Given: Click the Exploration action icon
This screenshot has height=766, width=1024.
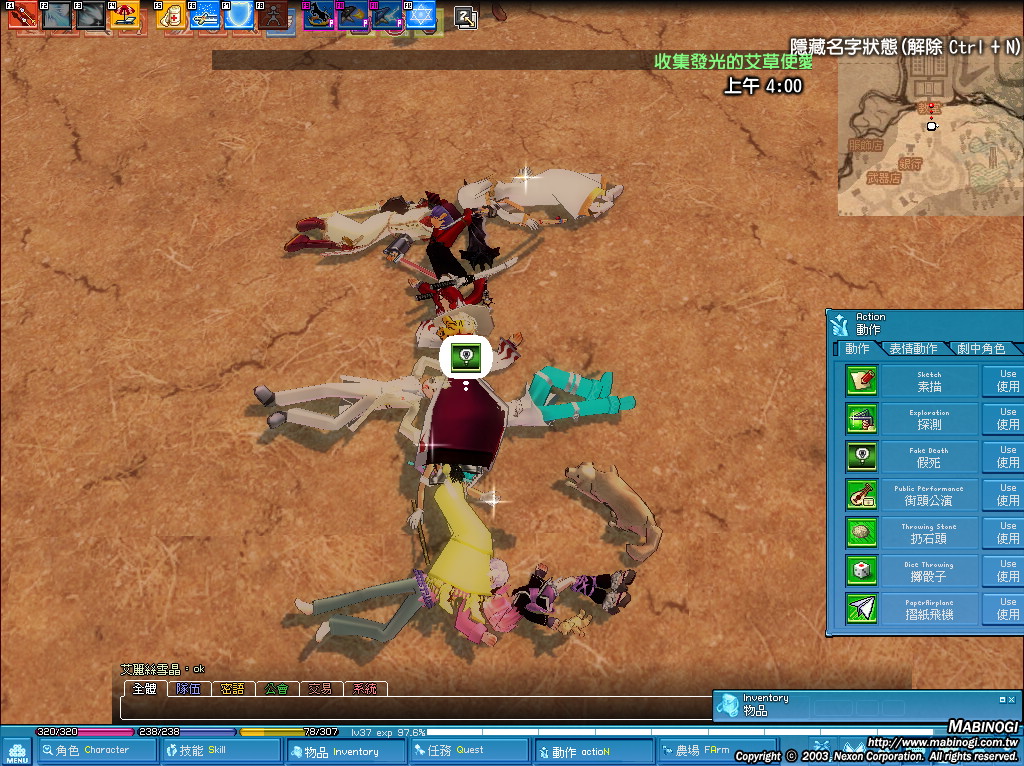Looking at the screenshot, I should 861,418.
